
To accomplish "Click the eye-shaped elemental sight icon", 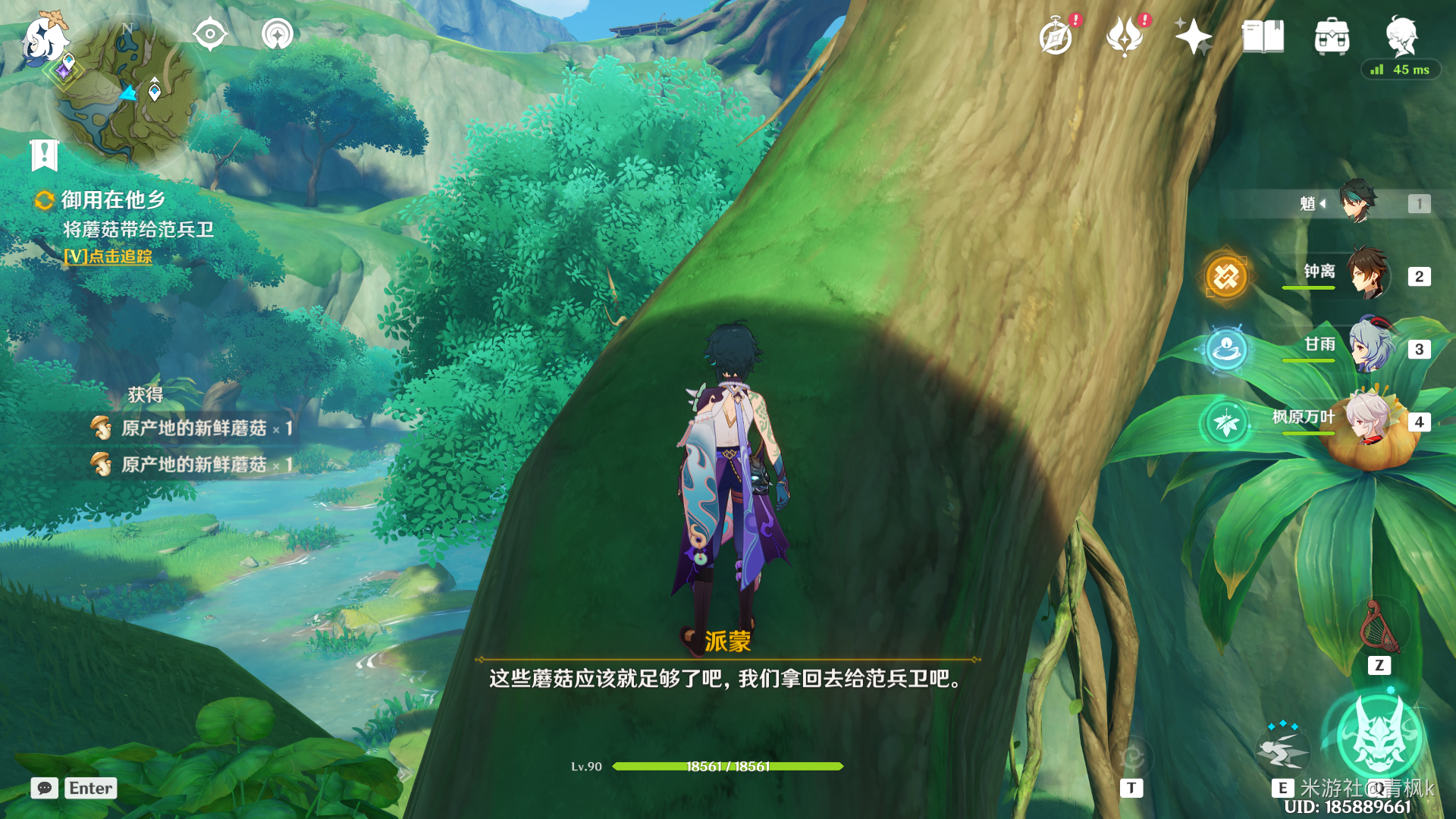I will coord(209,34).
